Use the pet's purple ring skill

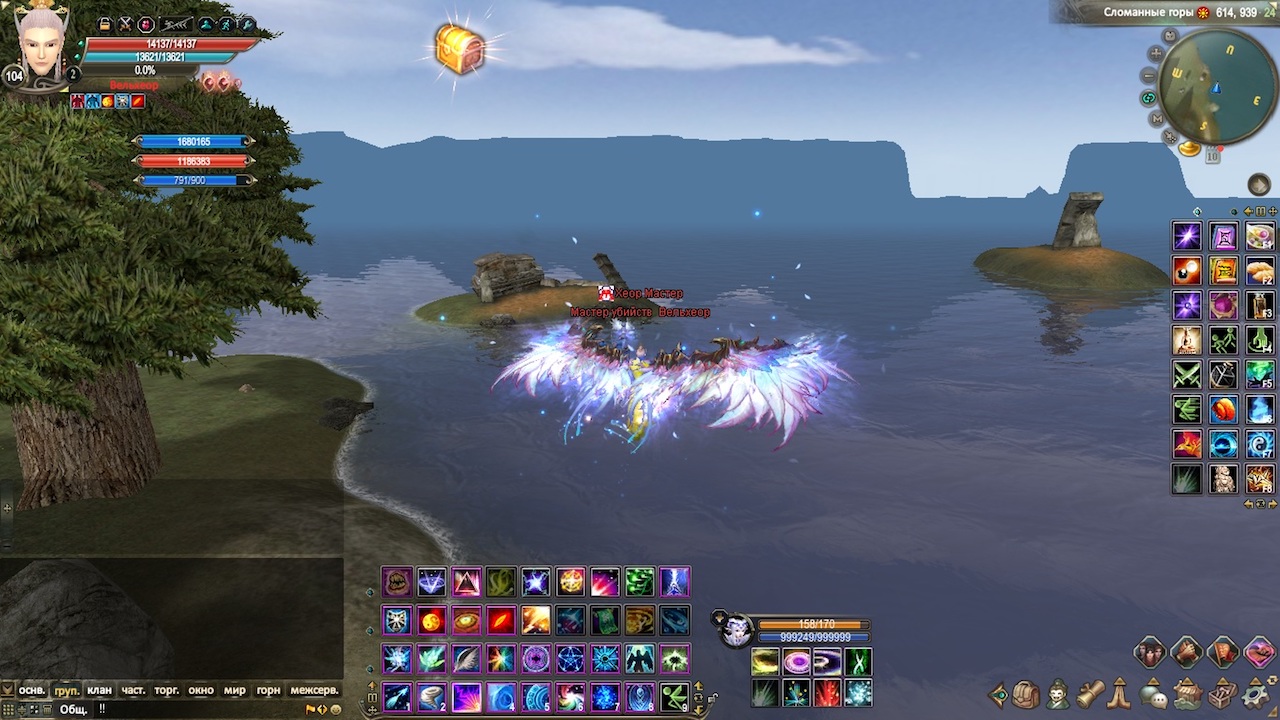pos(797,662)
